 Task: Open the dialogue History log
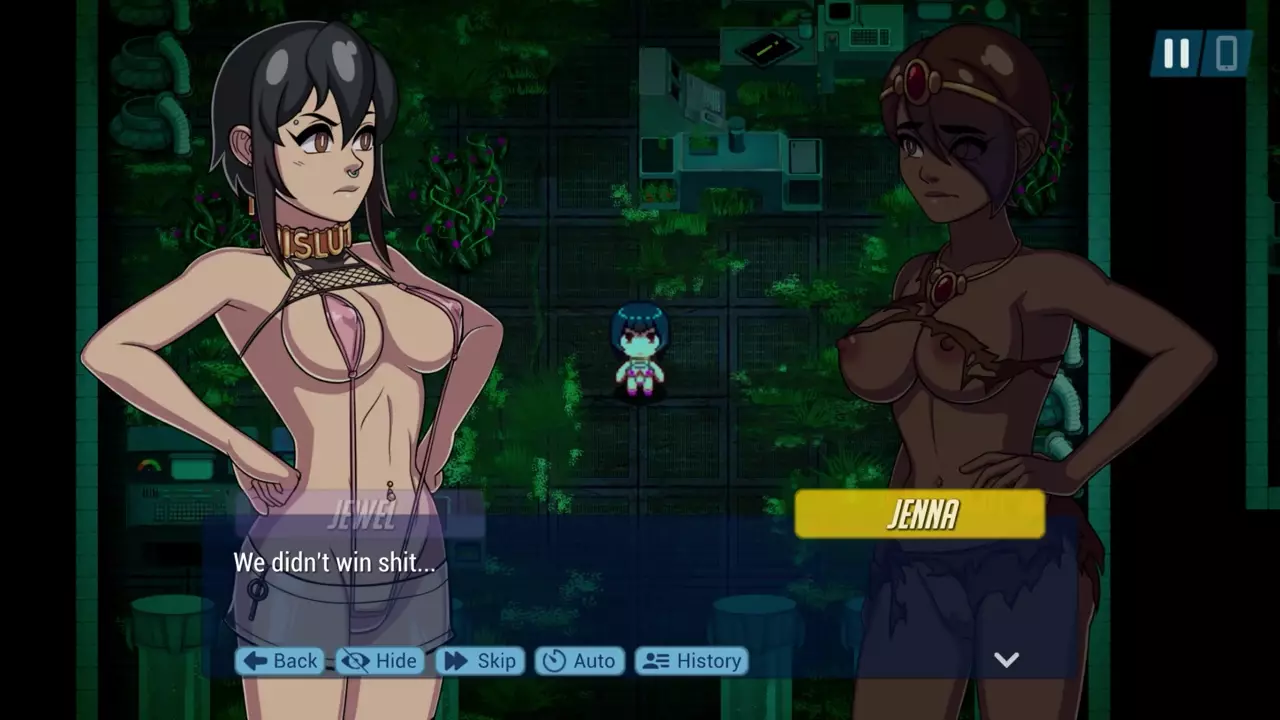pos(692,661)
